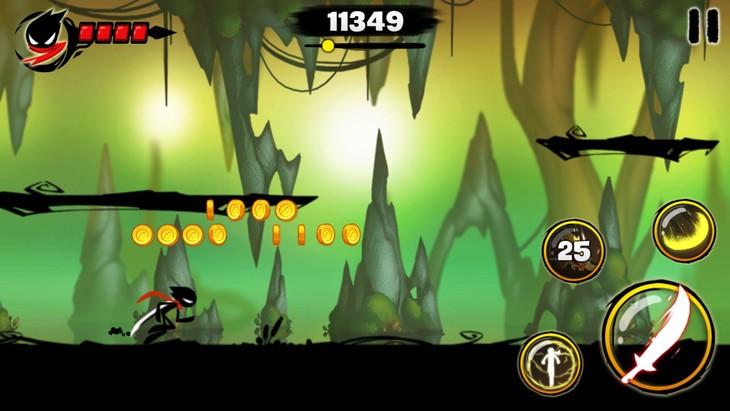Viewport: 730px width, 411px height.
Task: Tap the ninja avatar portrait
Action: pos(43,38)
